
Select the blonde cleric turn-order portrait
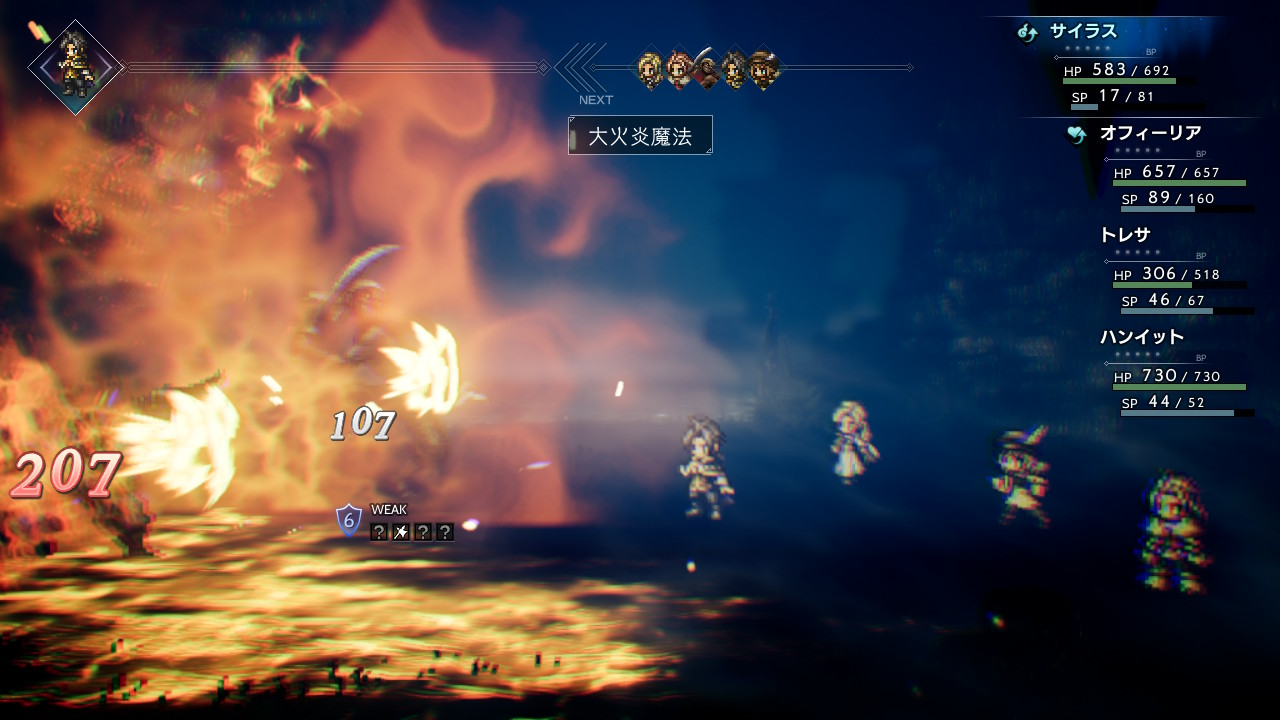649,68
